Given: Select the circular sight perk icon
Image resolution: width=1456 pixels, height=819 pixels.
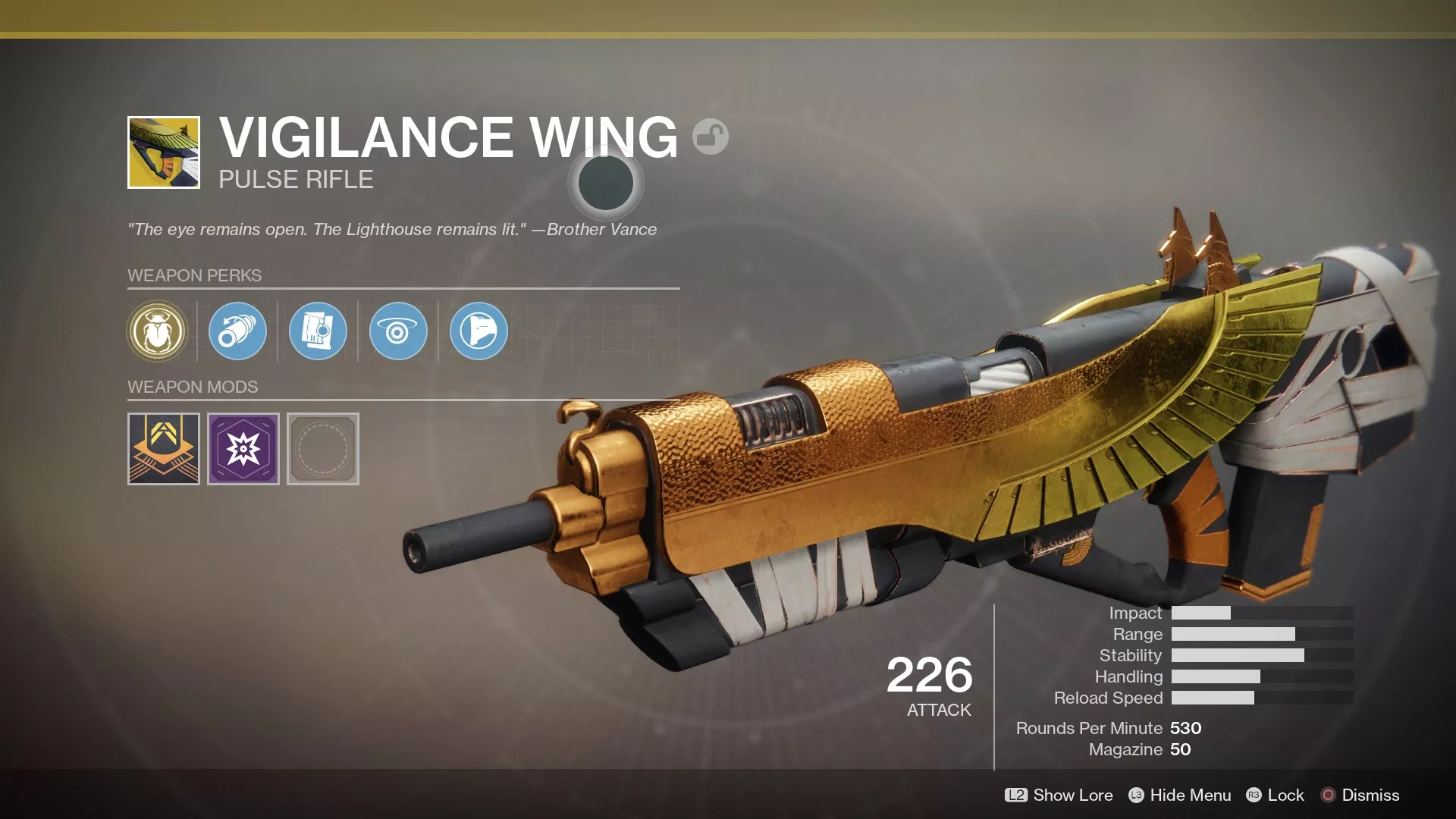Looking at the screenshot, I should [398, 331].
